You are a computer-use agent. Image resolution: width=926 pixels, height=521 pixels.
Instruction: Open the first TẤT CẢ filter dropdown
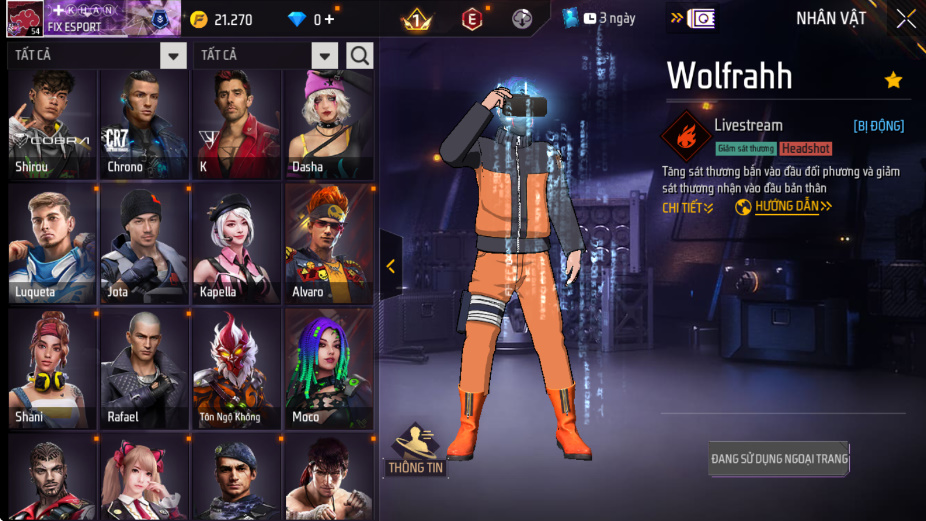pyautogui.click(x=173, y=56)
